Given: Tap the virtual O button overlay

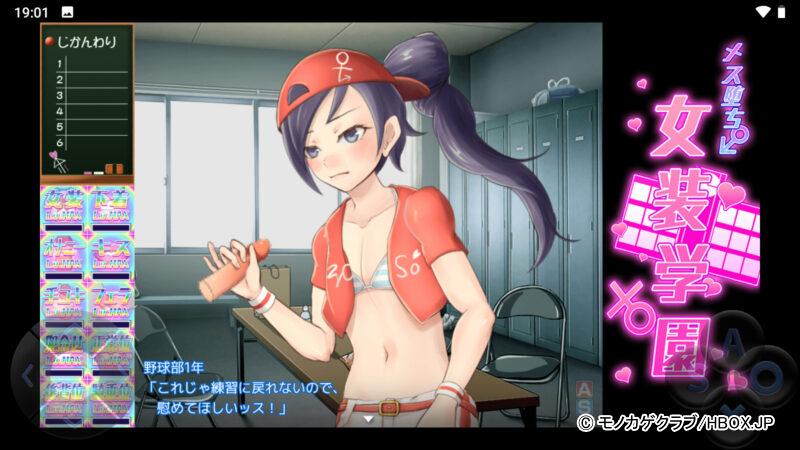Looking at the screenshot, I should click(765, 378).
